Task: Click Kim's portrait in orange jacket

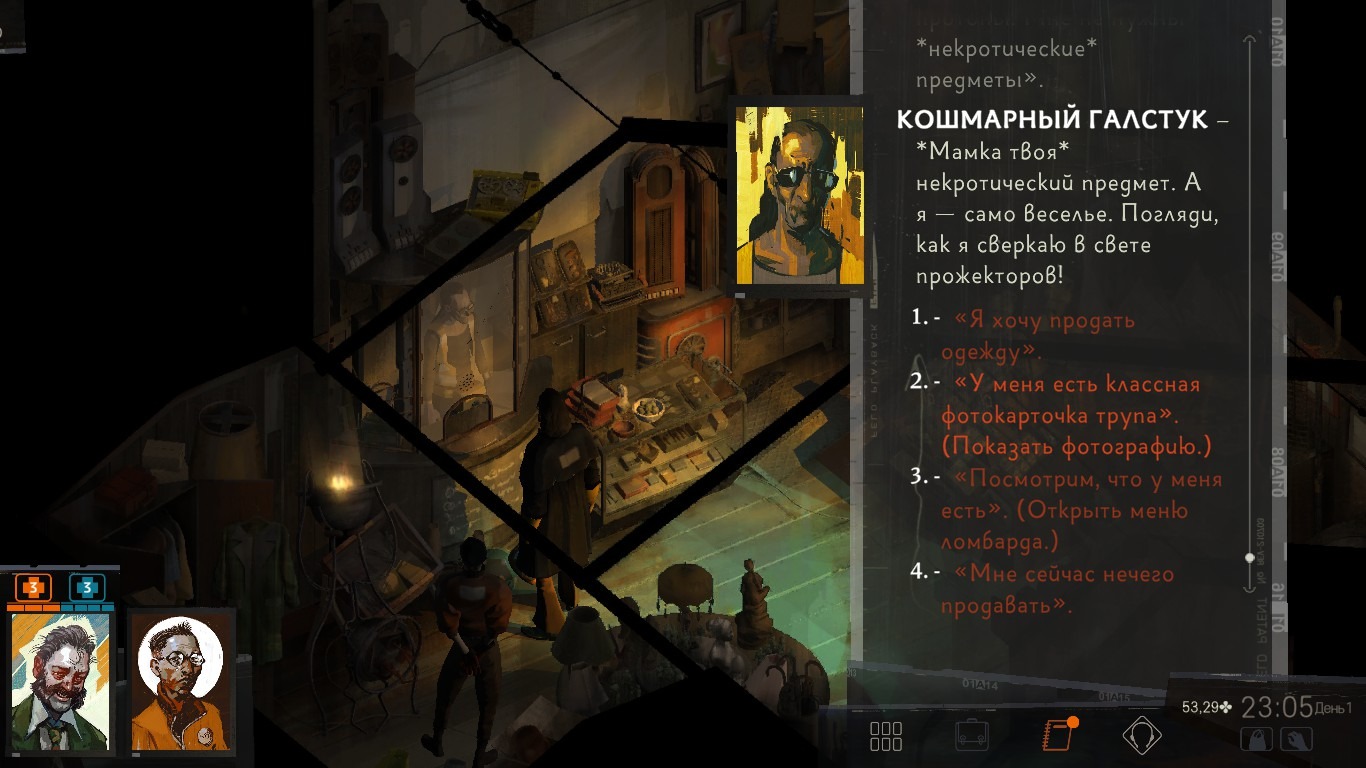Action: pyautogui.click(x=182, y=680)
